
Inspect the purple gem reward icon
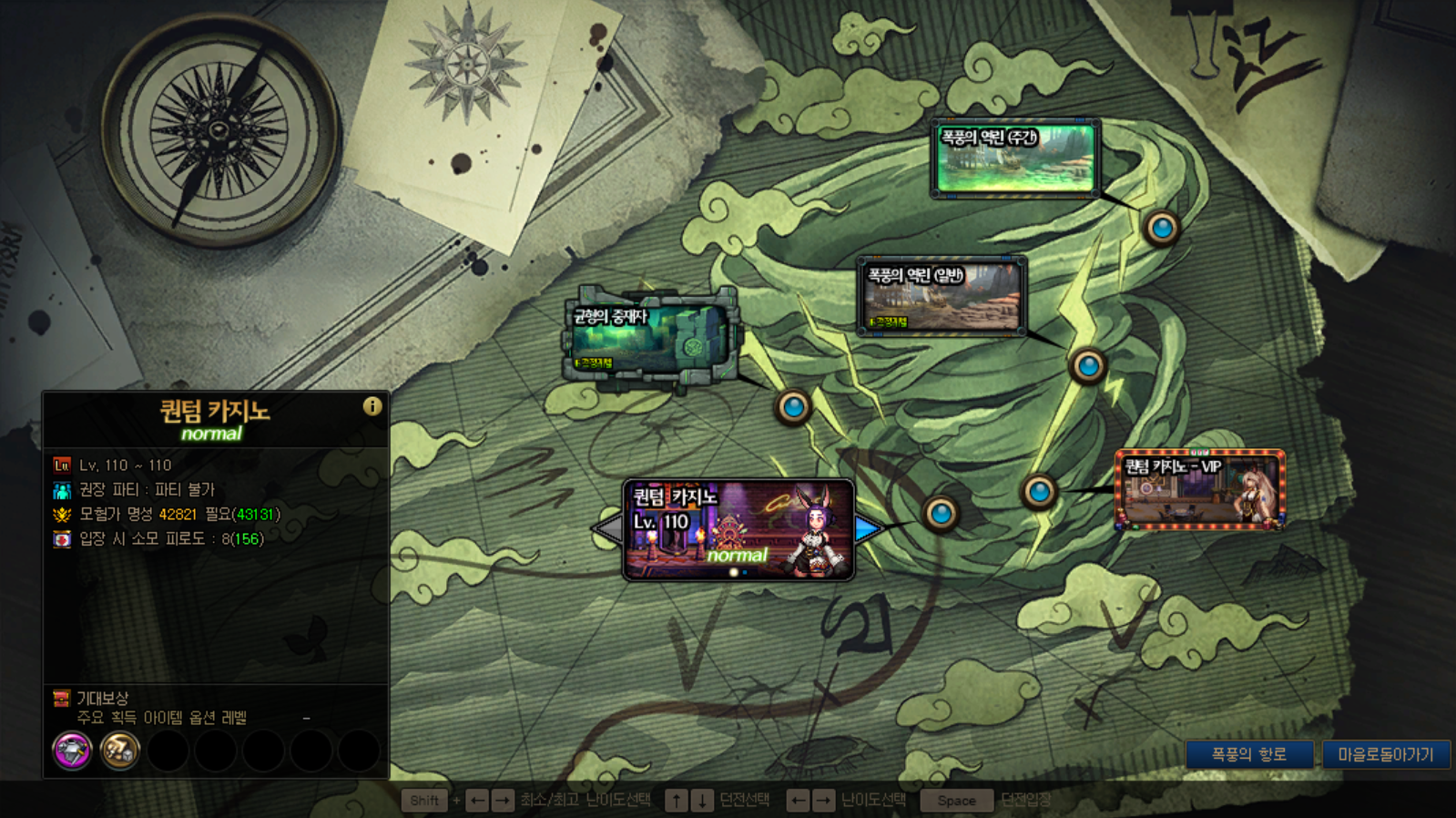click(x=72, y=751)
